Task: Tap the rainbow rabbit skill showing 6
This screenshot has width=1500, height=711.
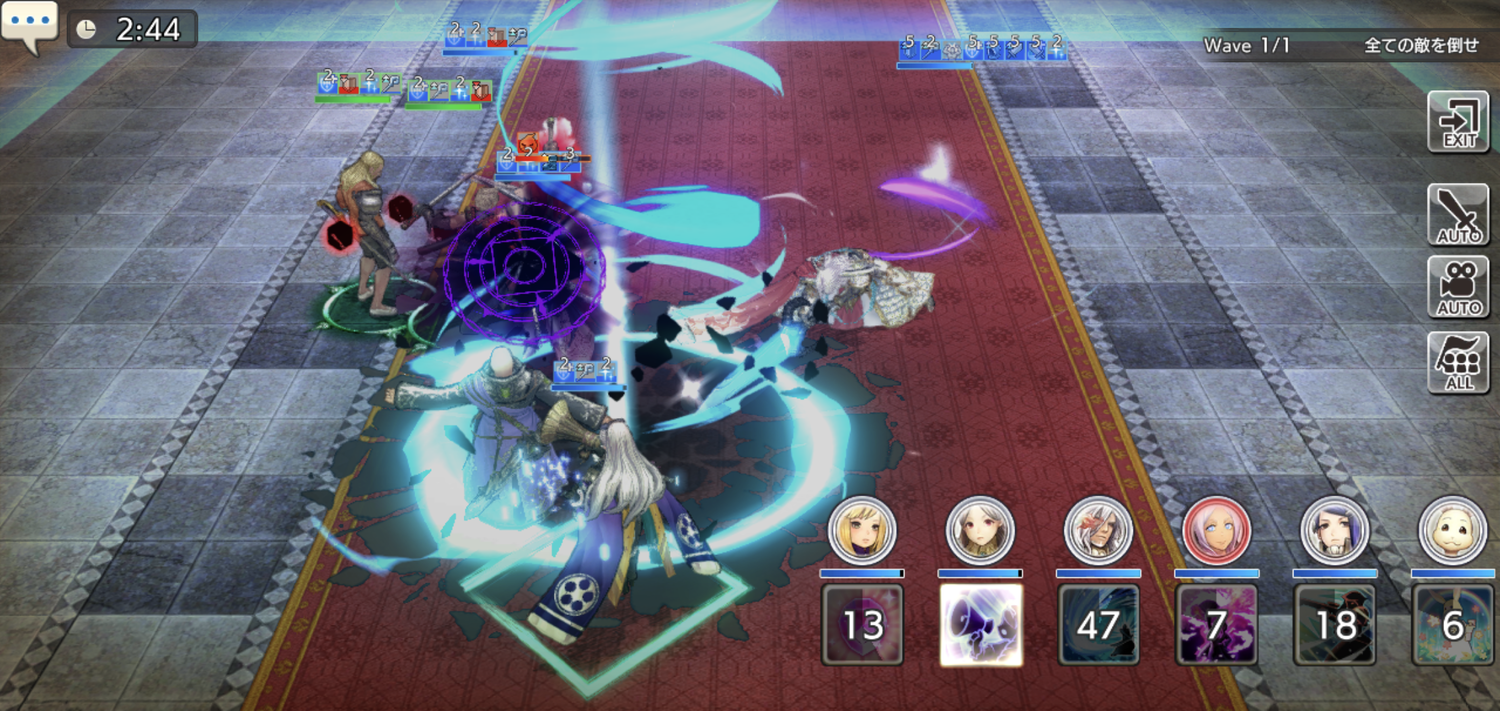Action: [1453, 625]
